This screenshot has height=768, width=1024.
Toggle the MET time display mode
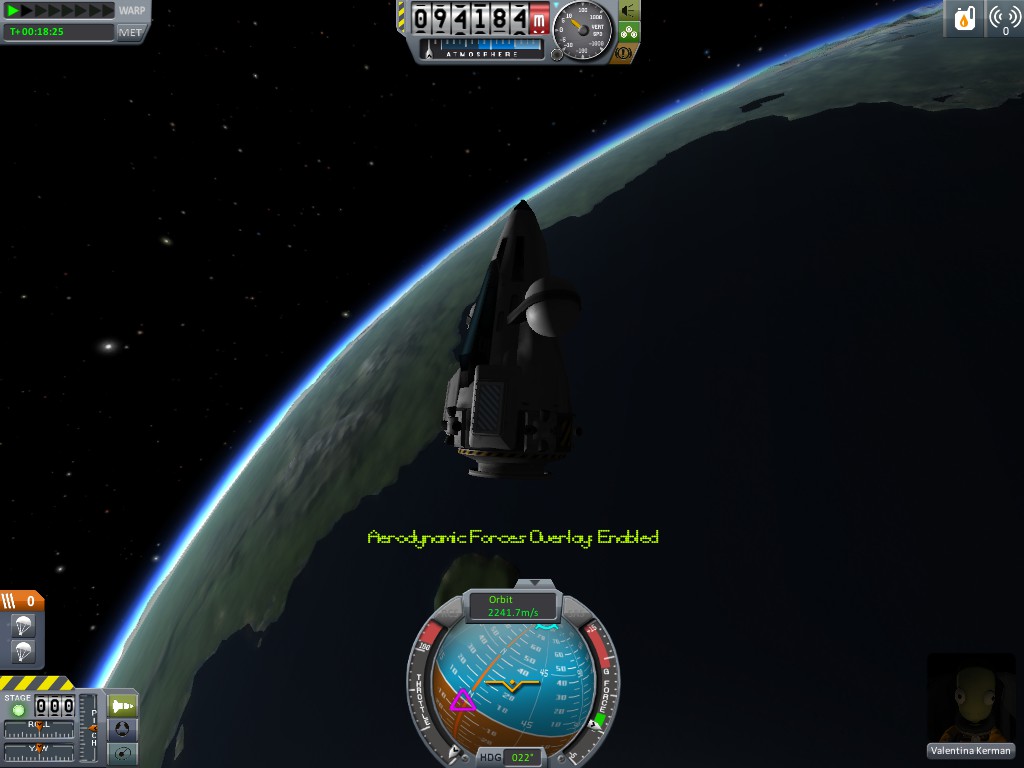[131, 32]
